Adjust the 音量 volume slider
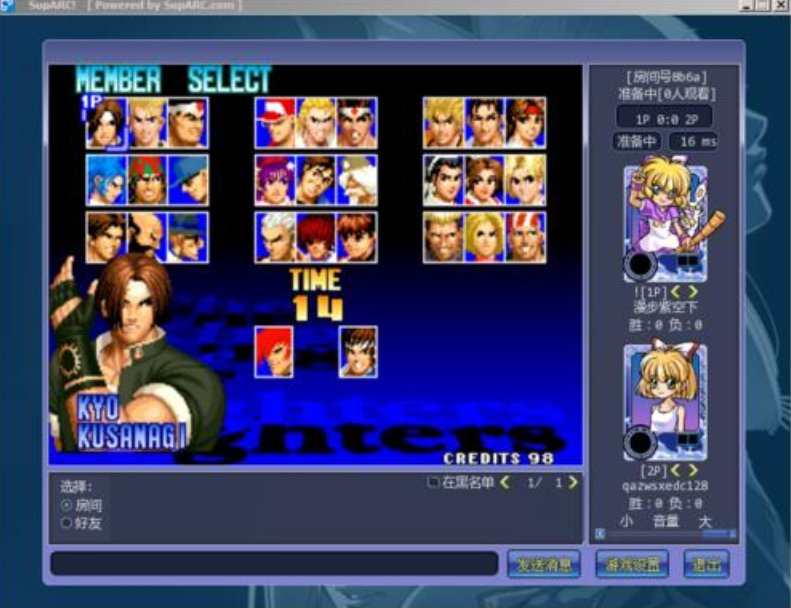791x608 pixels. (x=665, y=534)
